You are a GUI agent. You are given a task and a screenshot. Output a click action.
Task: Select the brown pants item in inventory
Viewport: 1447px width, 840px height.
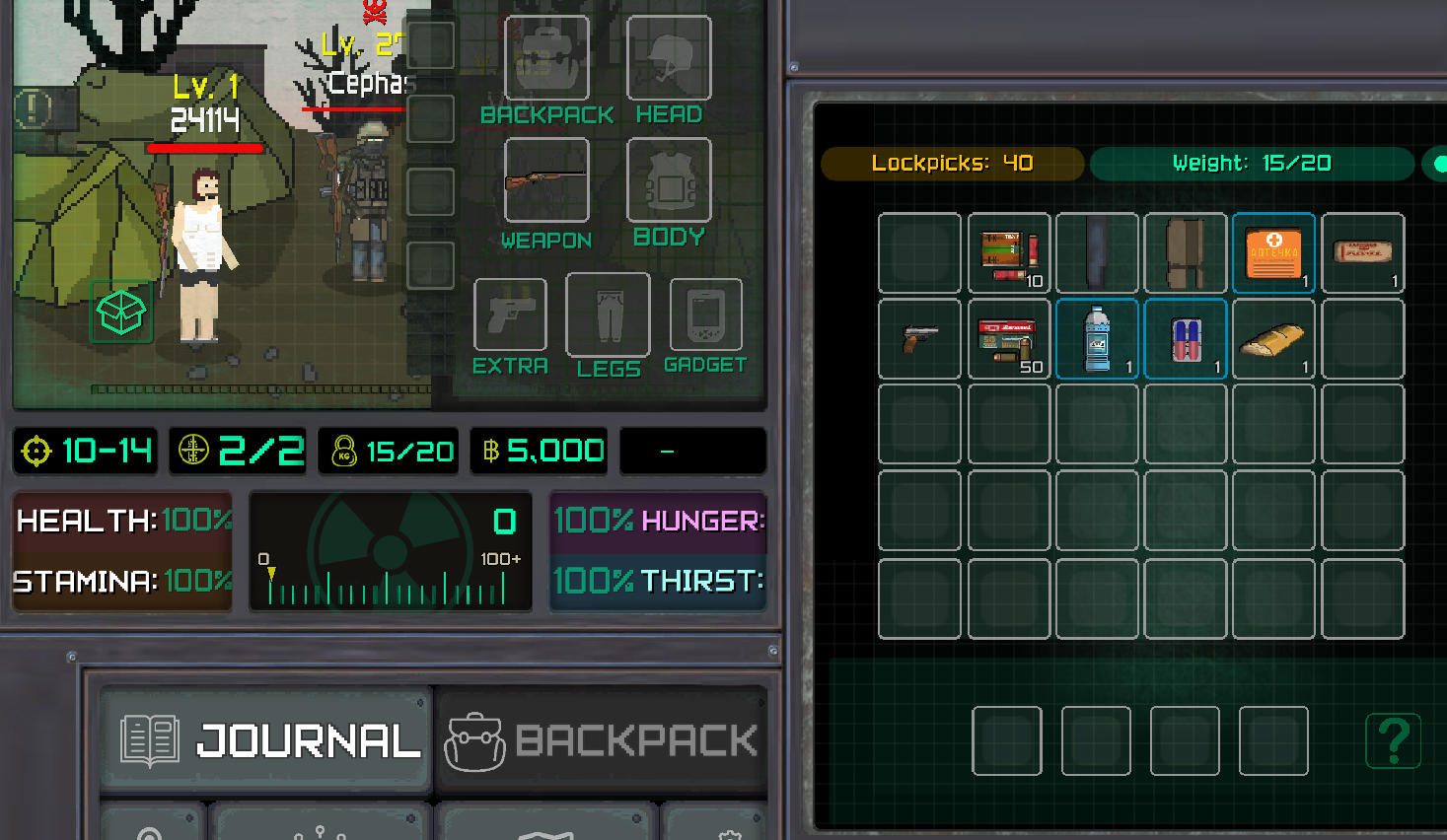pos(1186,254)
